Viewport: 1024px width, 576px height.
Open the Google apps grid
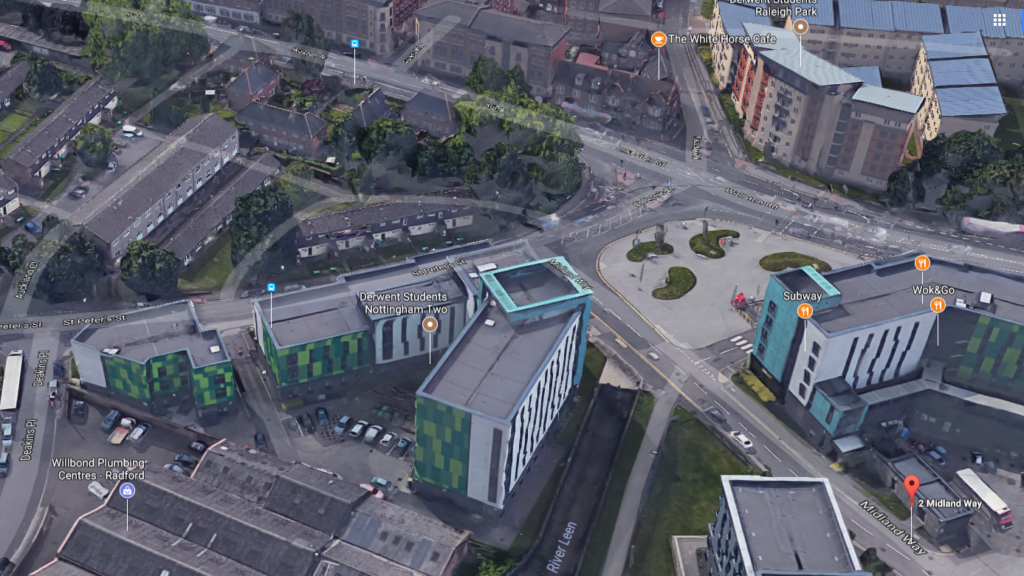click(999, 20)
